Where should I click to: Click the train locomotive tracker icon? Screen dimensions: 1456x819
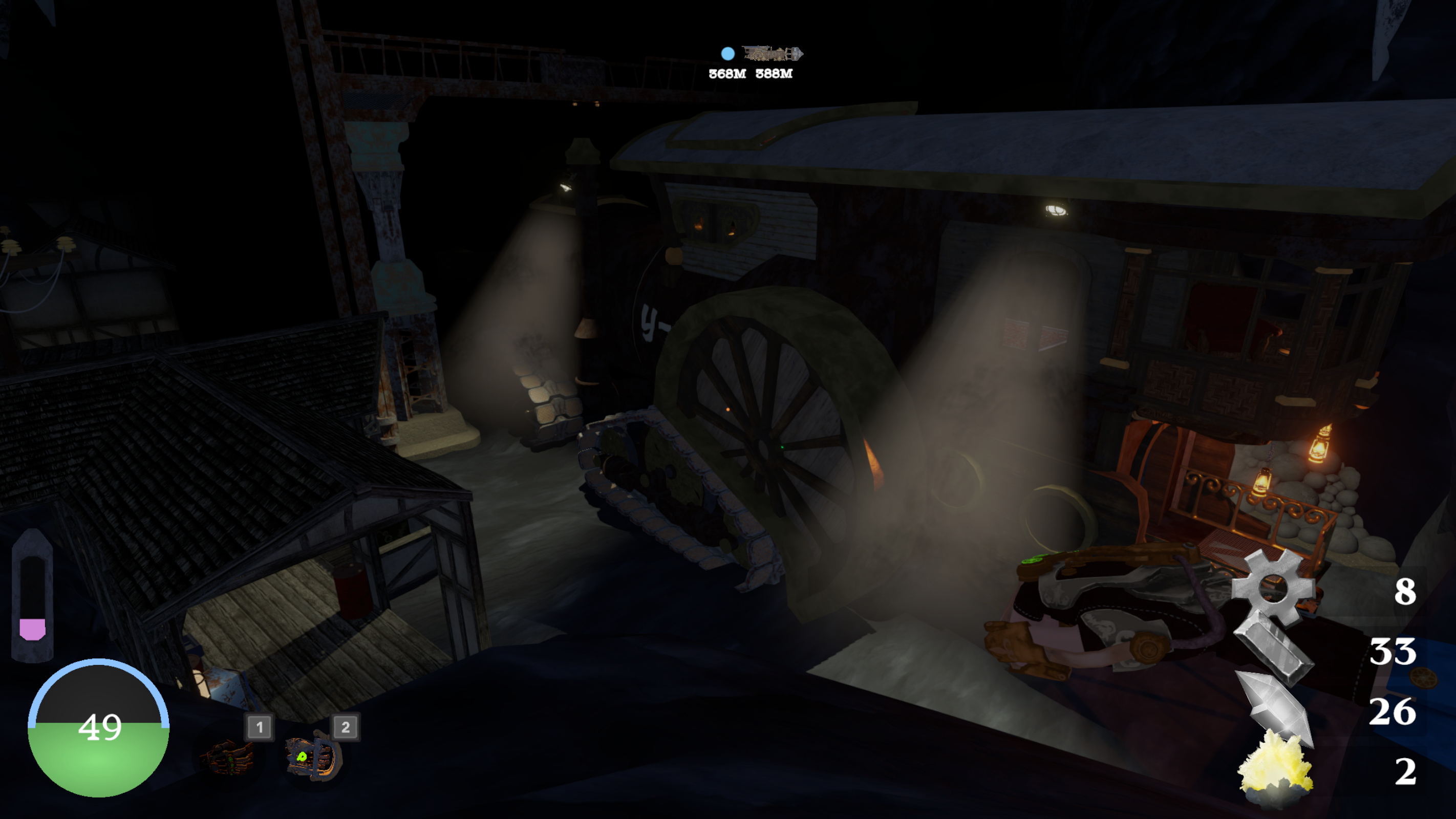(772, 54)
